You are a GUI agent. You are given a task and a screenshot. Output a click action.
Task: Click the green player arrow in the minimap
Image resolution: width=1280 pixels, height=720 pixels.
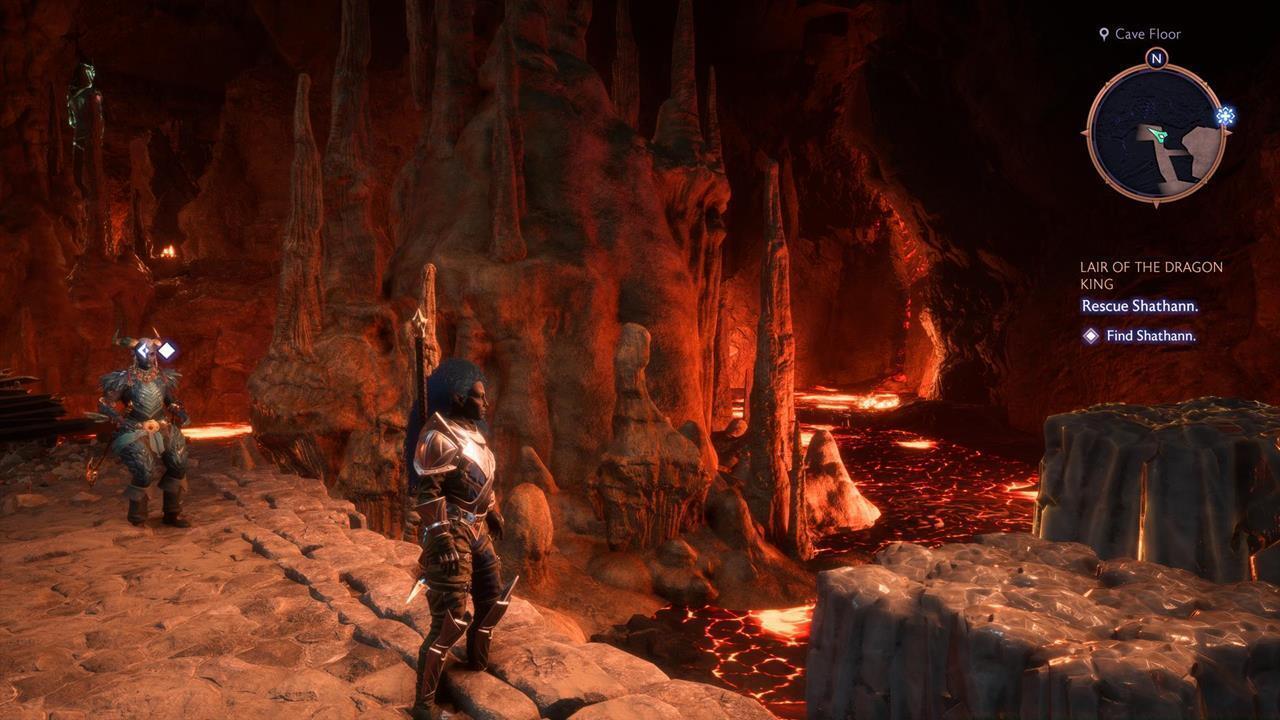click(1157, 134)
